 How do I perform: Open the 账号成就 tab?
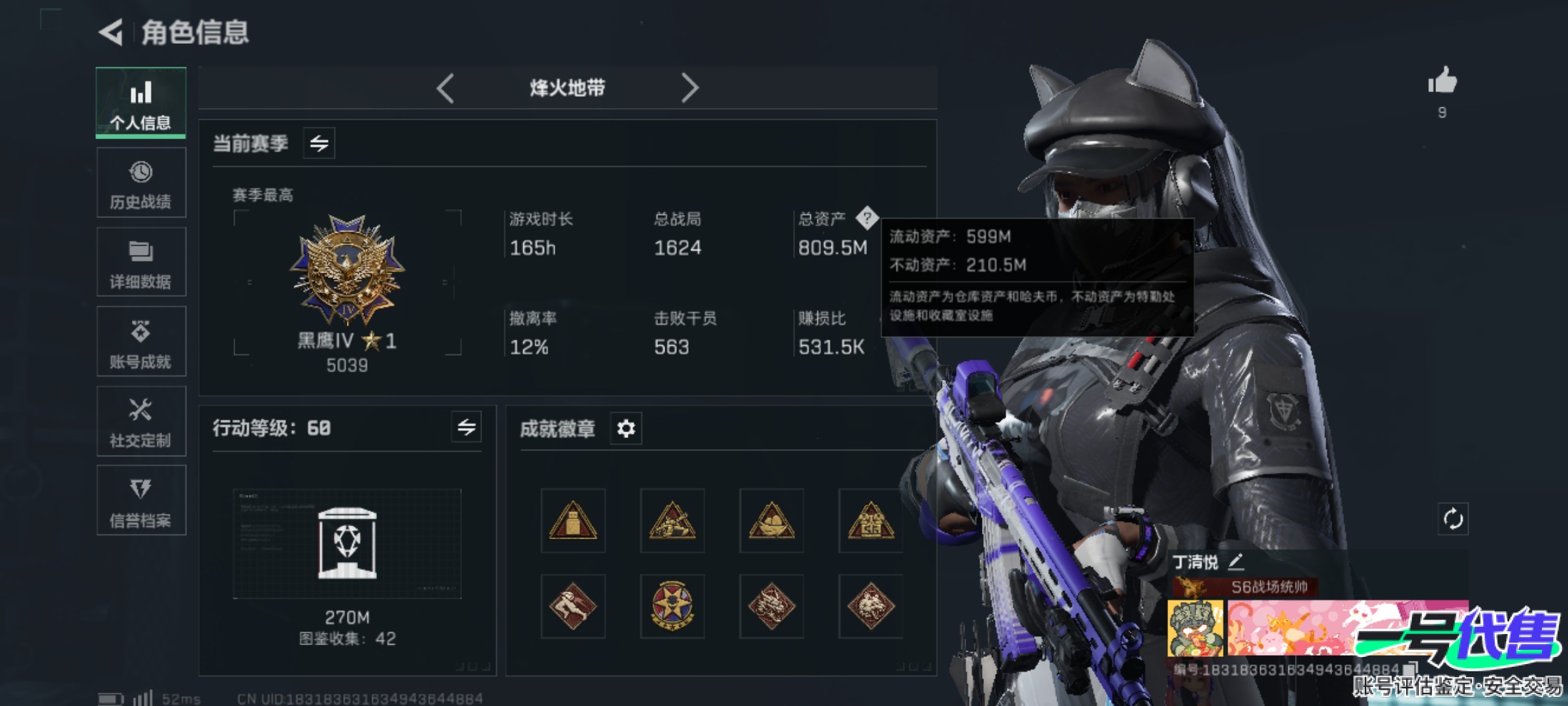click(141, 342)
